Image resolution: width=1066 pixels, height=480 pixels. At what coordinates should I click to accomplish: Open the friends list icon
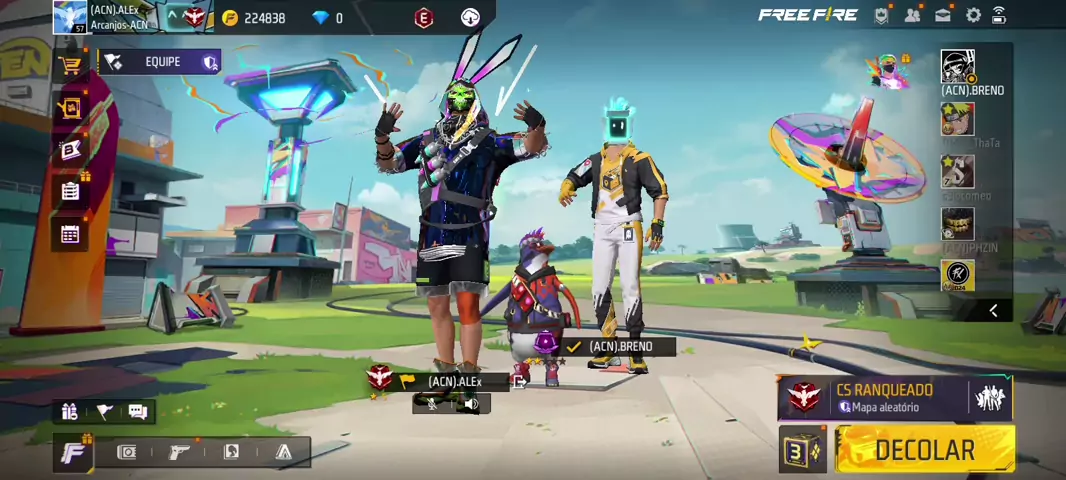coord(912,15)
